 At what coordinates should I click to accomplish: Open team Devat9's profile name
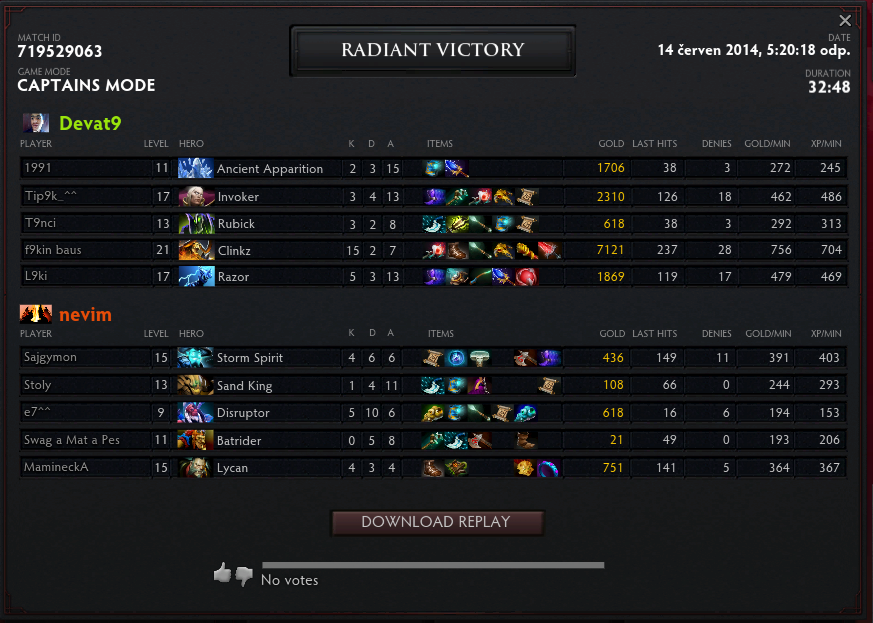pyautogui.click(x=90, y=123)
